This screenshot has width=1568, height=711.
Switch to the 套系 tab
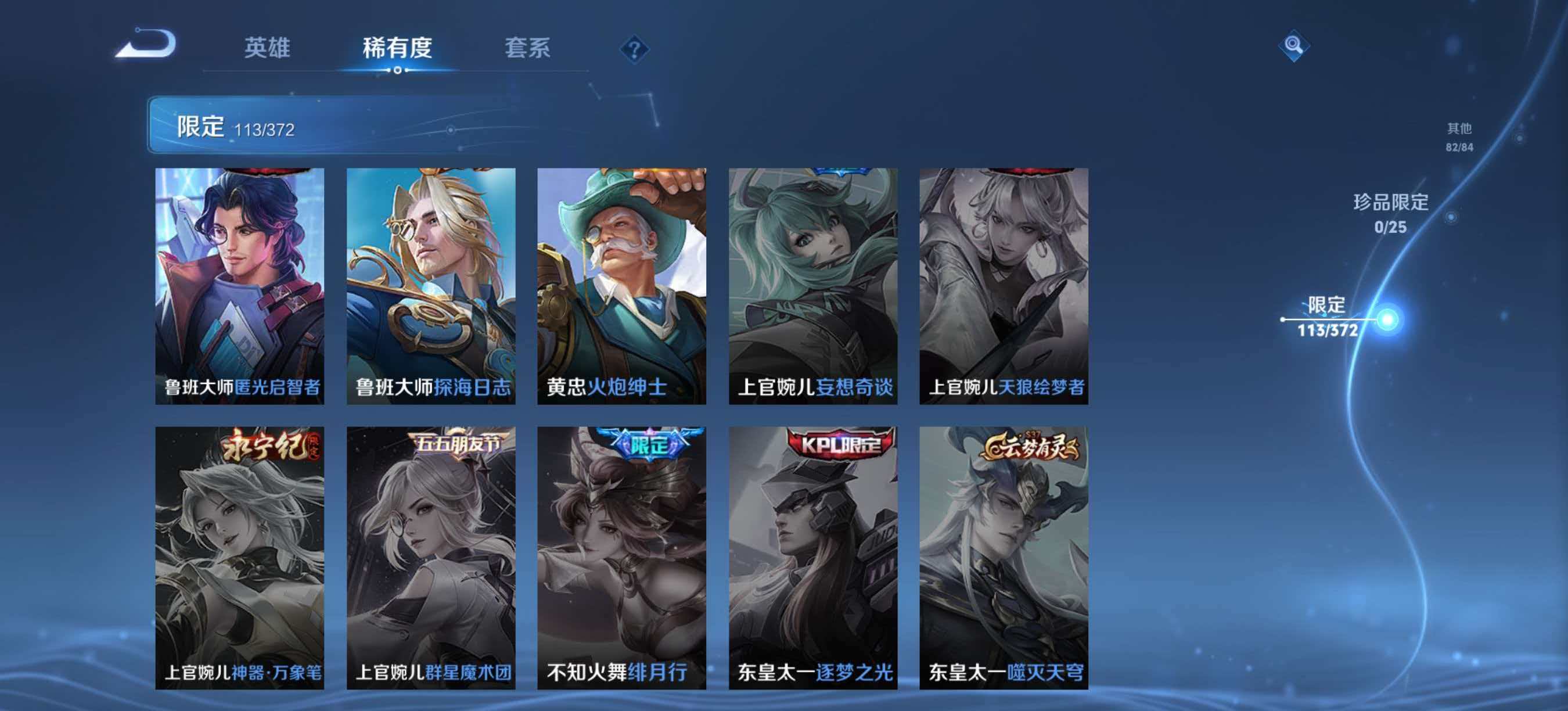(x=527, y=49)
